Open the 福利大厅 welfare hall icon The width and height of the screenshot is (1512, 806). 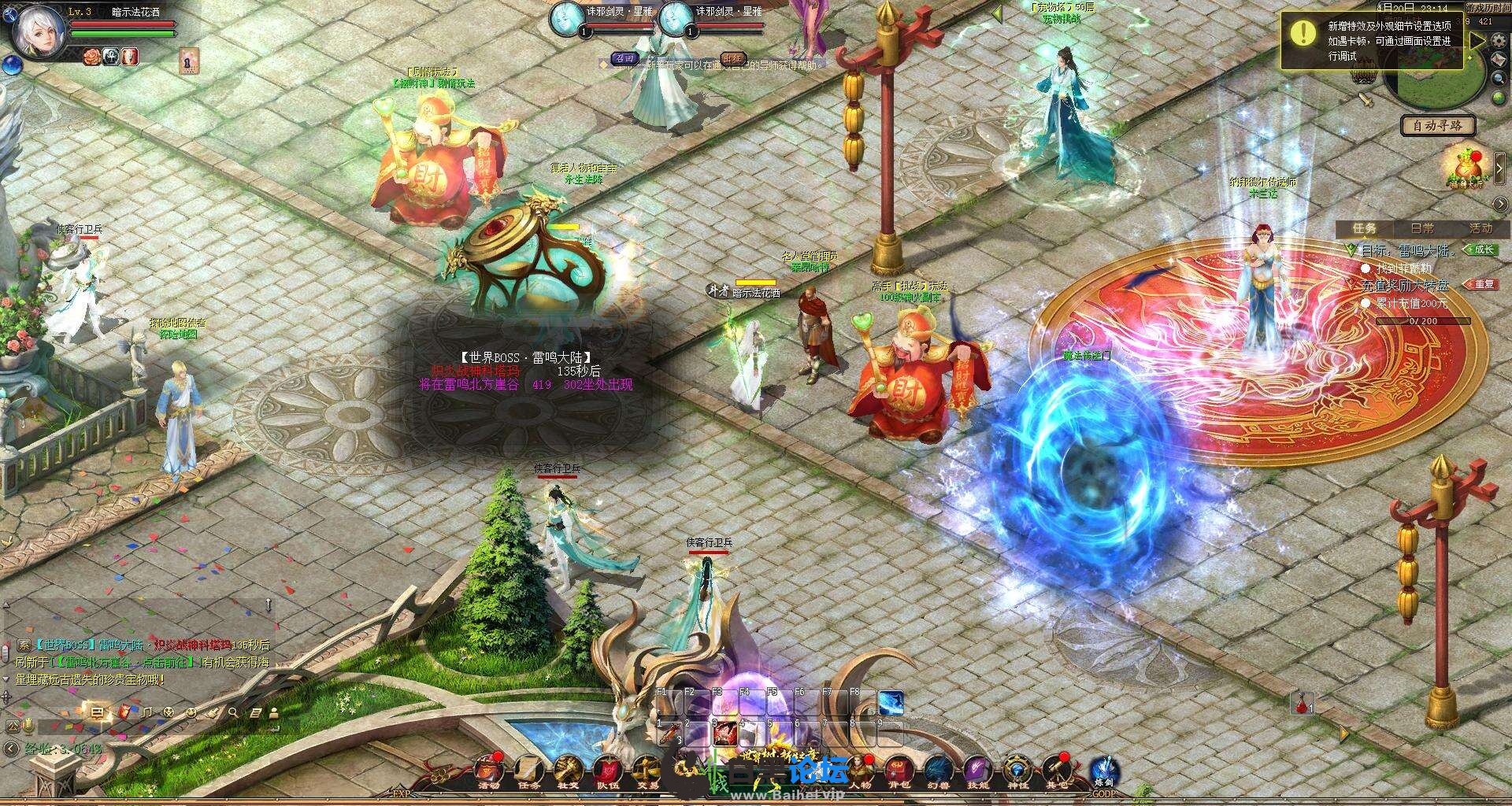coord(1465,165)
